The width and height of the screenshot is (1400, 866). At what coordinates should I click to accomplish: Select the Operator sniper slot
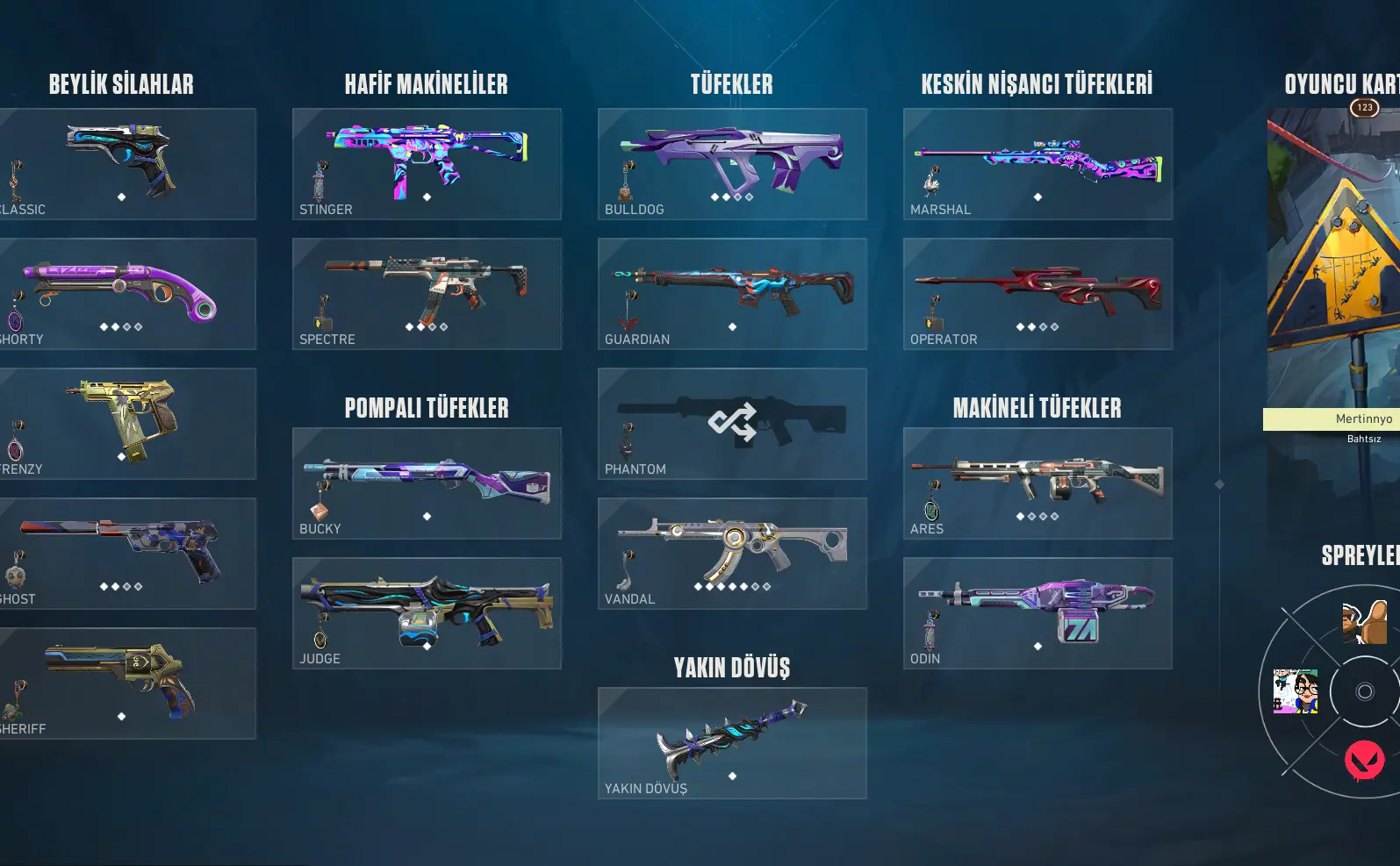1037,294
